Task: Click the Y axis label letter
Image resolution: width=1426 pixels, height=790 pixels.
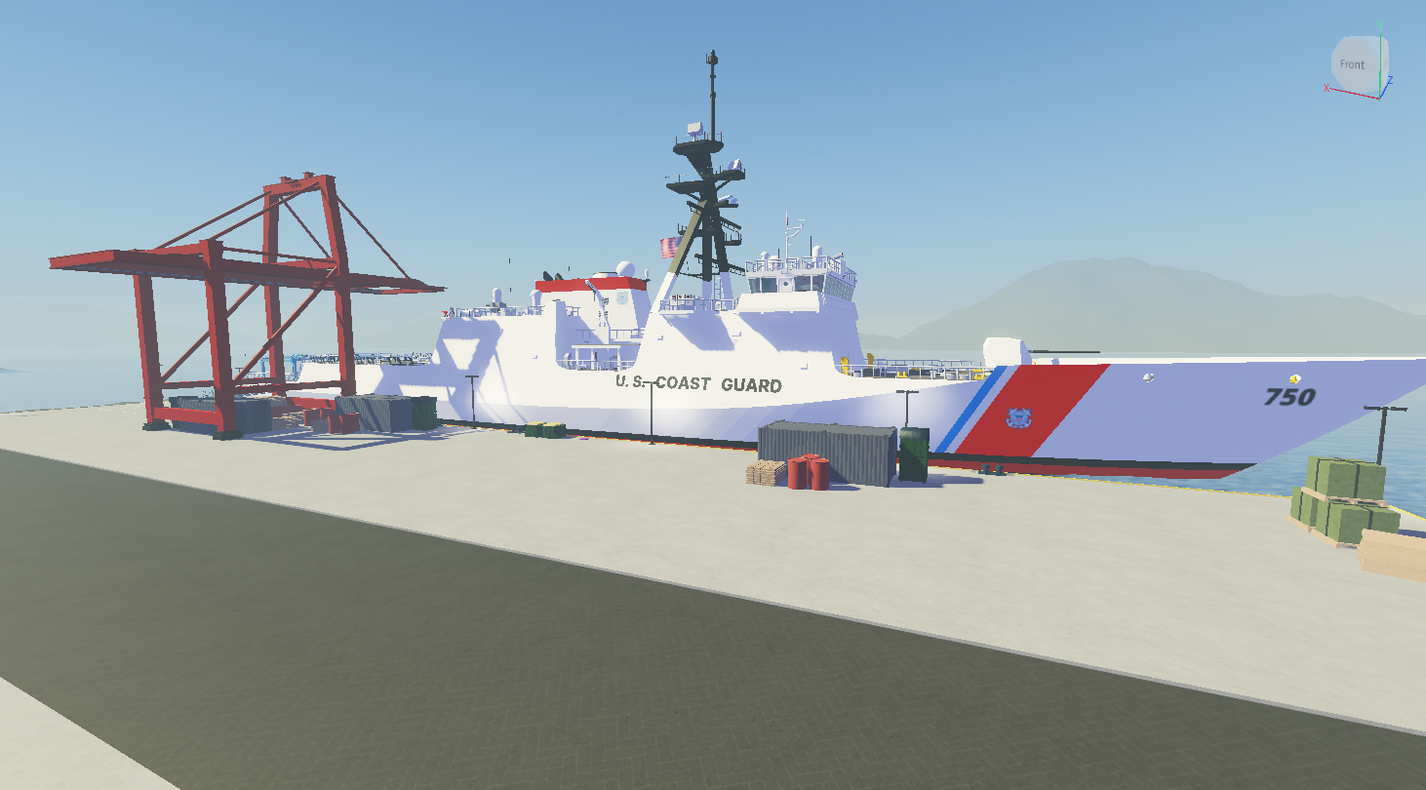Action: pyautogui.click(x=1381, y=25)
